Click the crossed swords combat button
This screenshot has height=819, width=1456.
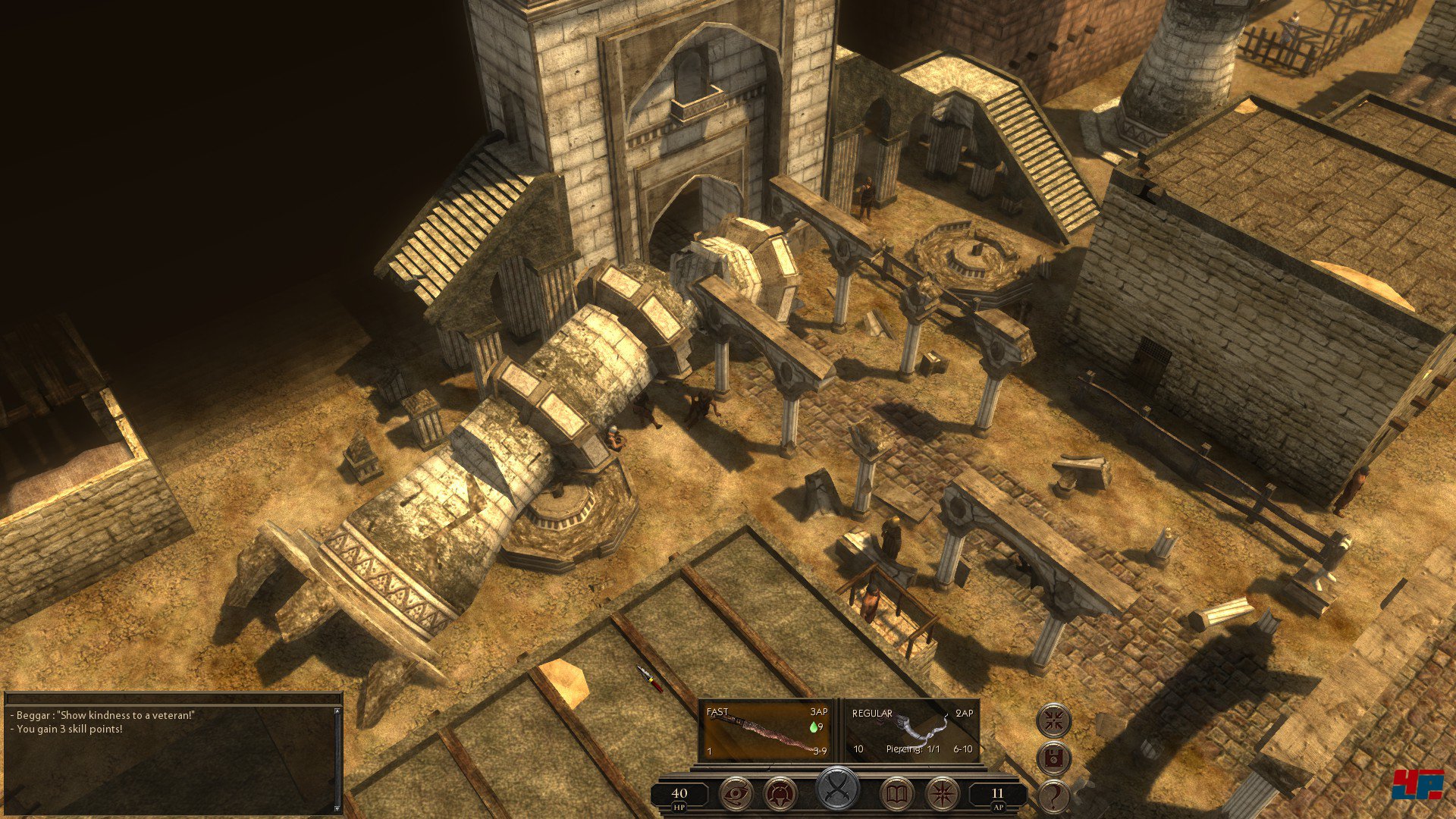tap(837, 789)
